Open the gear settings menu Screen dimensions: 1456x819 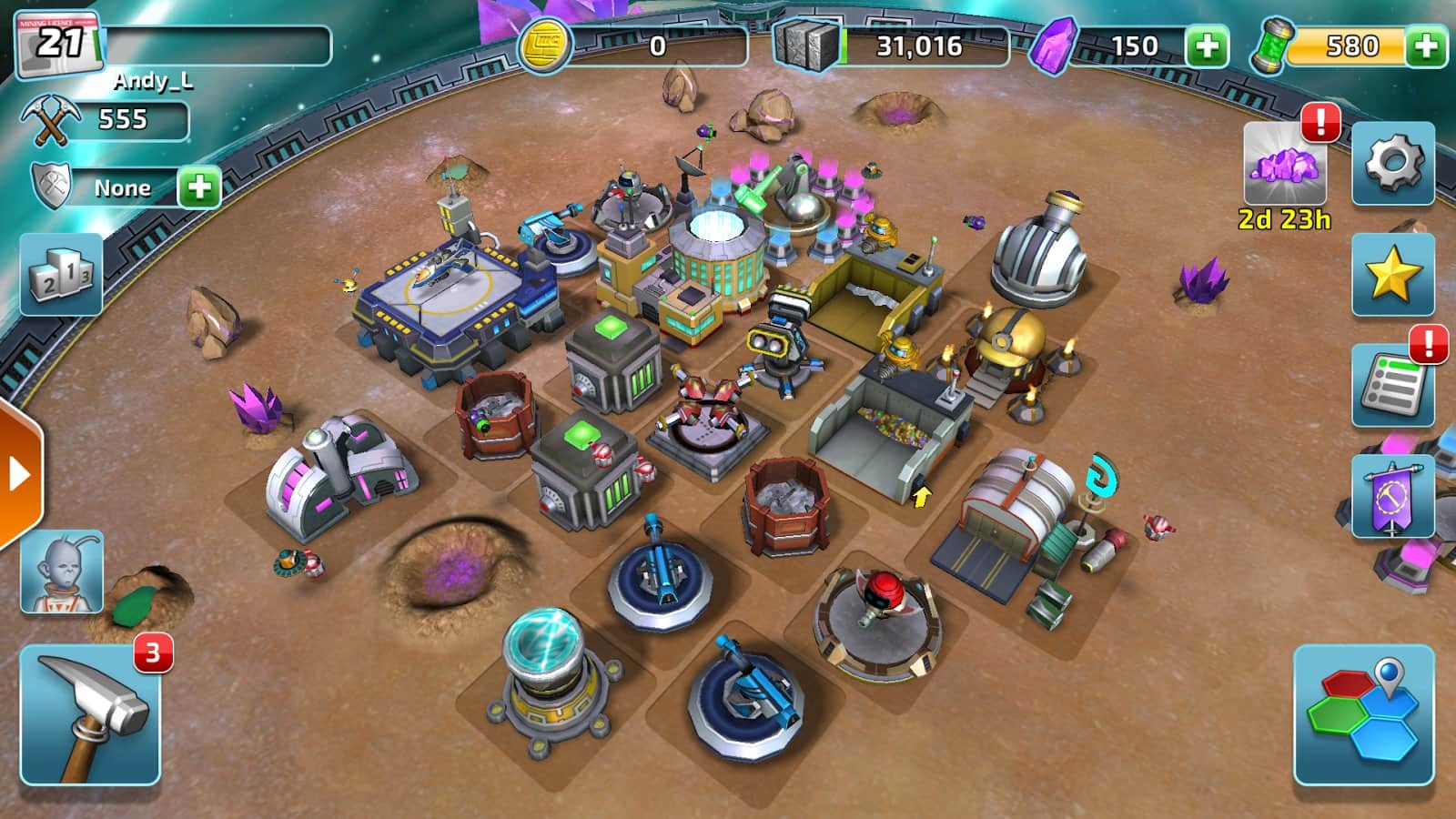[x=1392, y=164]
